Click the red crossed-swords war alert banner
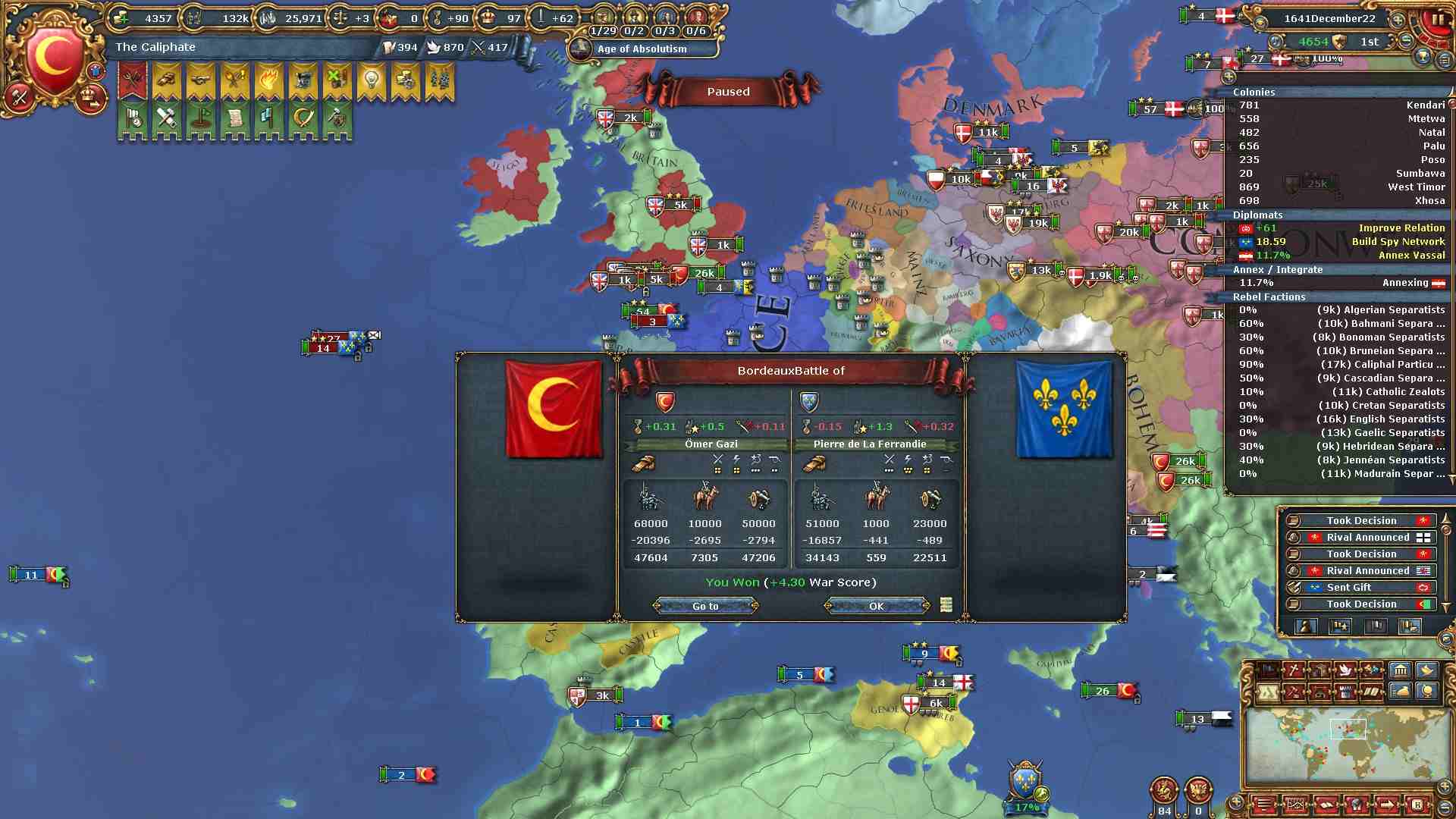1456x819 pixels. coord(133,80)
